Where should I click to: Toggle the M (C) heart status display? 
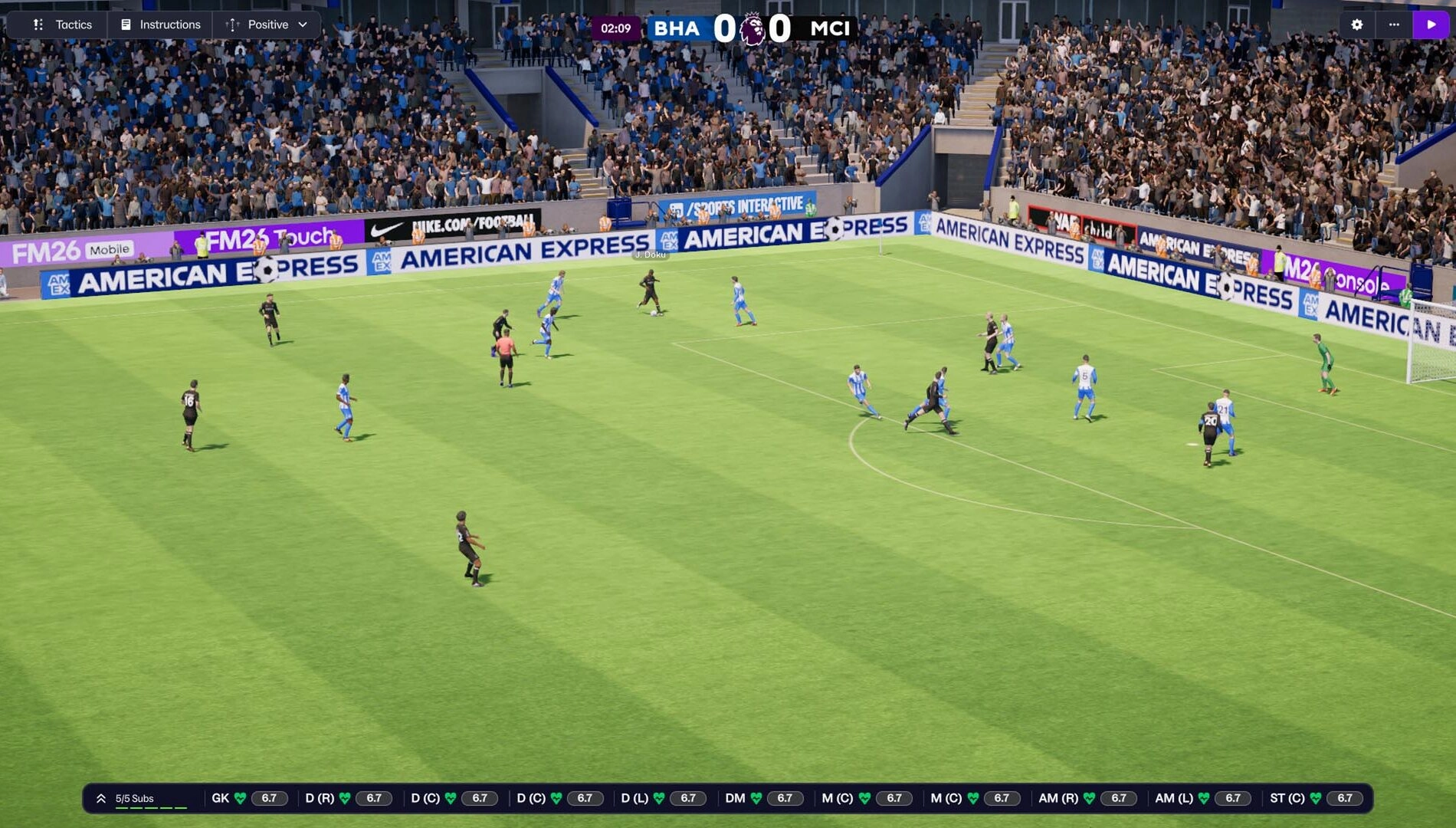864,797
